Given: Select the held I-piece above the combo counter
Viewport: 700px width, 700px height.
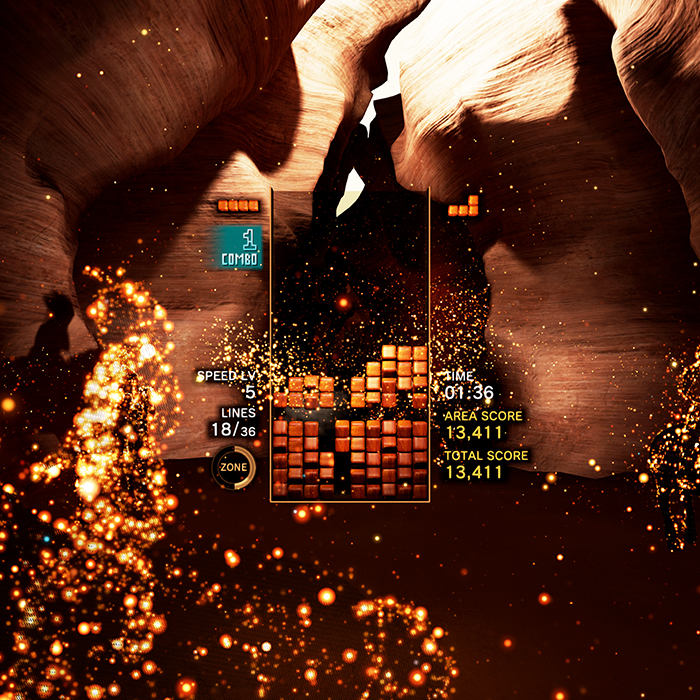Looking at the screenshot, I should tap(239, 206).
